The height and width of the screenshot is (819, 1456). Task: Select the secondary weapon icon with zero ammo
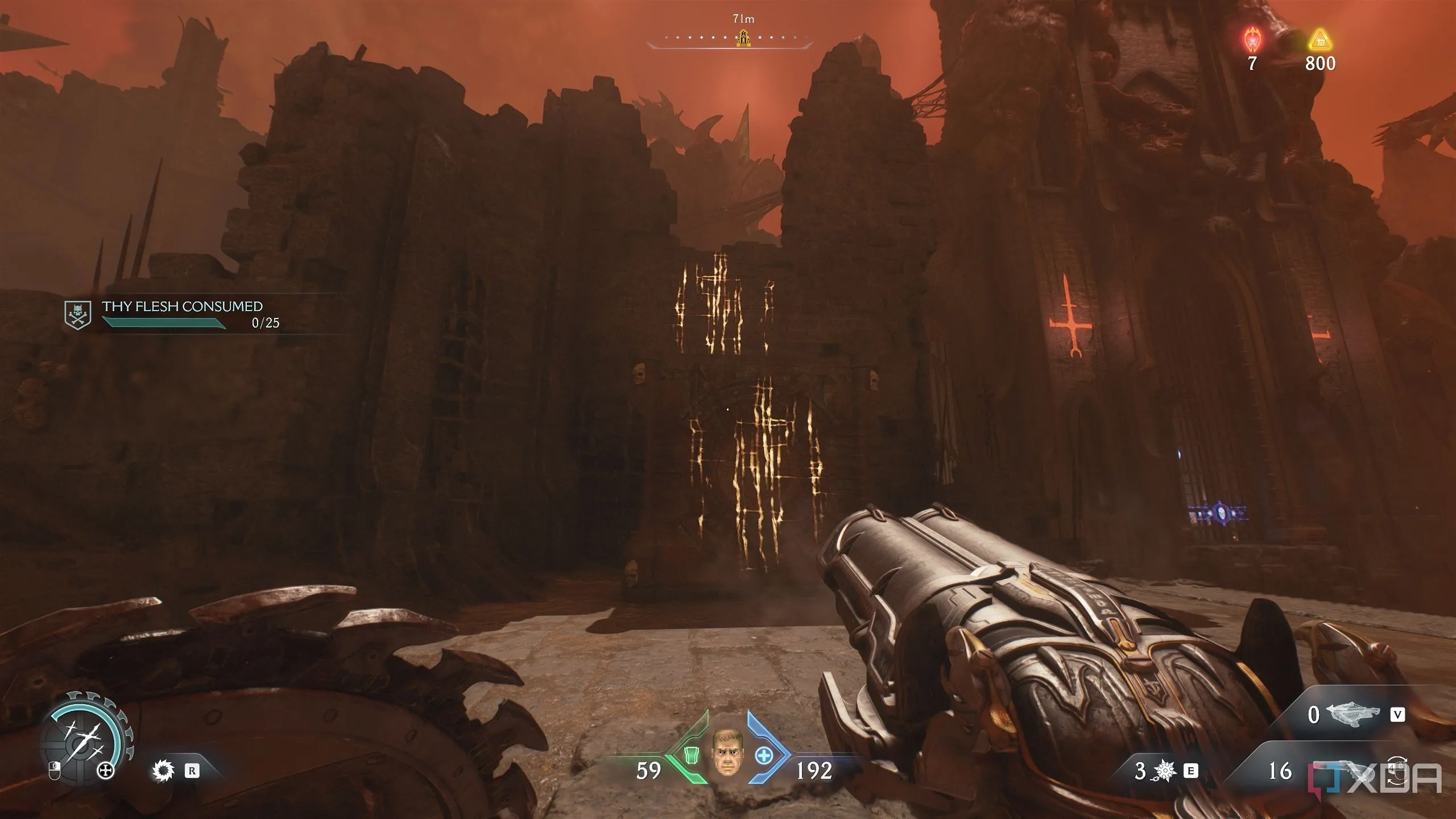pyautogui.click(x=1352, y=714)
